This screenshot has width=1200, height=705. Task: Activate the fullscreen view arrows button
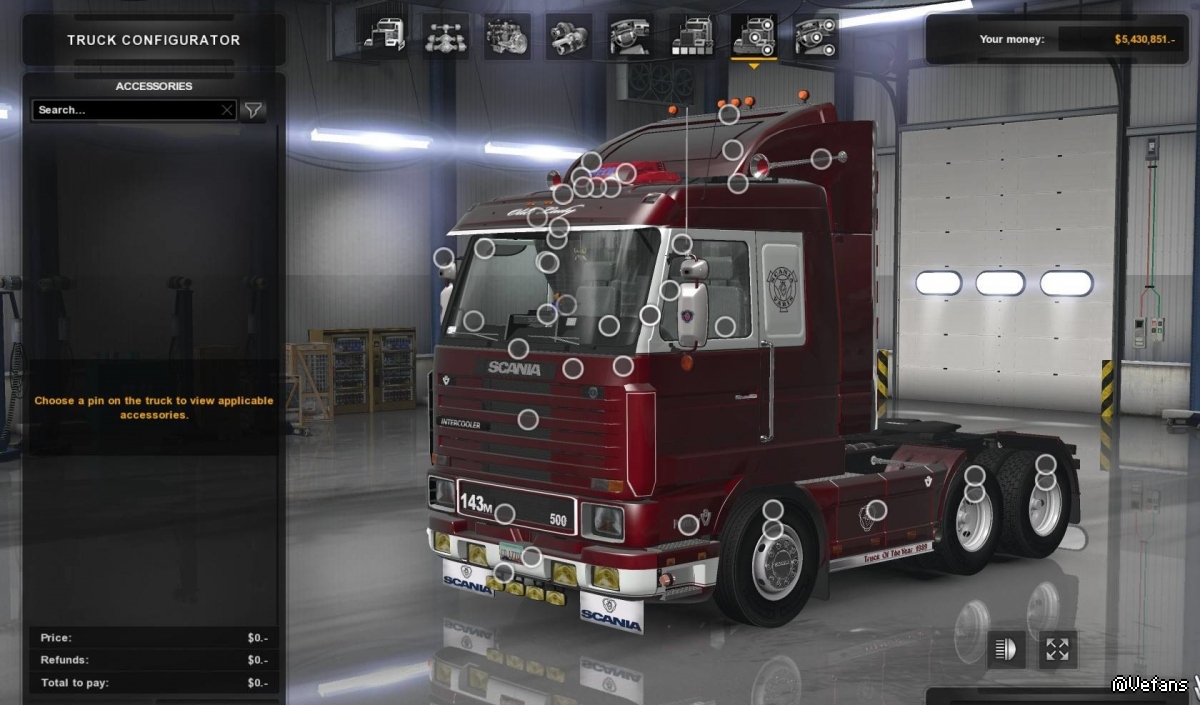[1057, 650]
